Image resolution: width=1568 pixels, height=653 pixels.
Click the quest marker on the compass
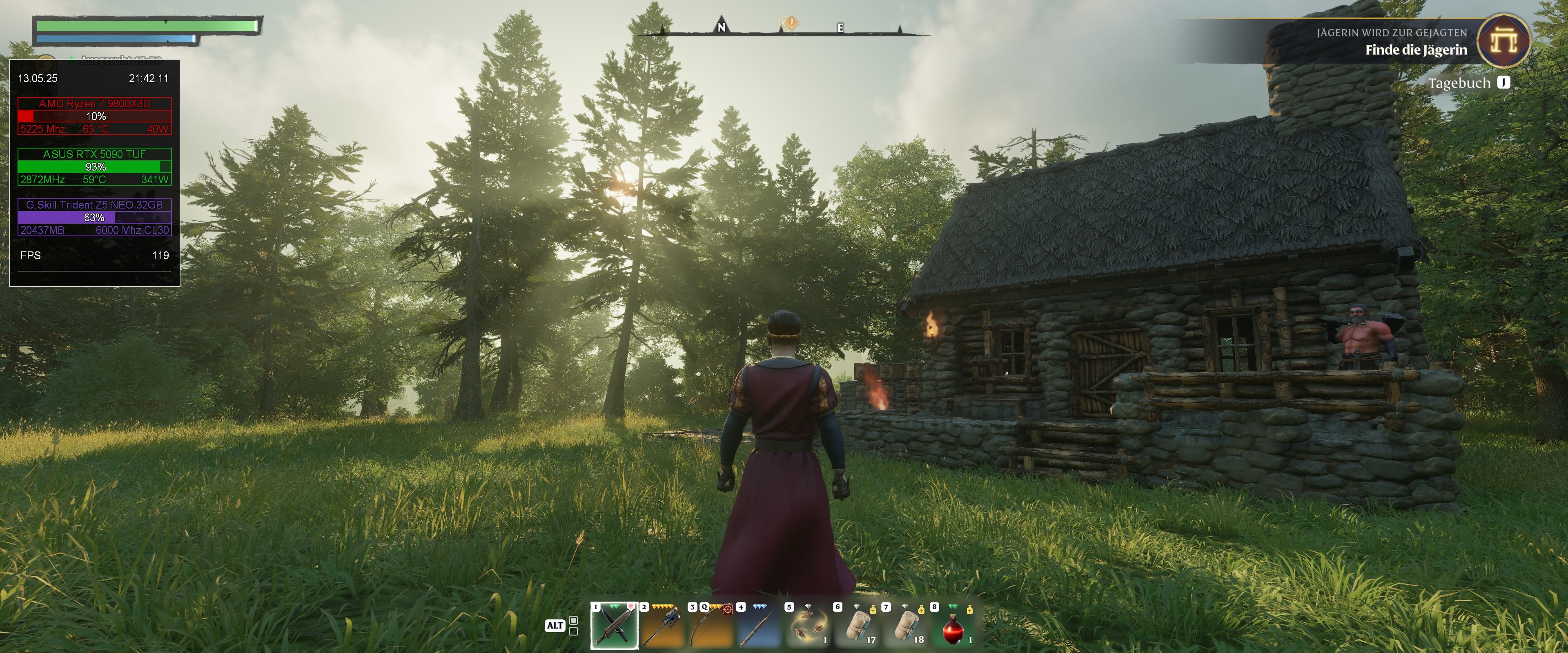click(789, 24)
